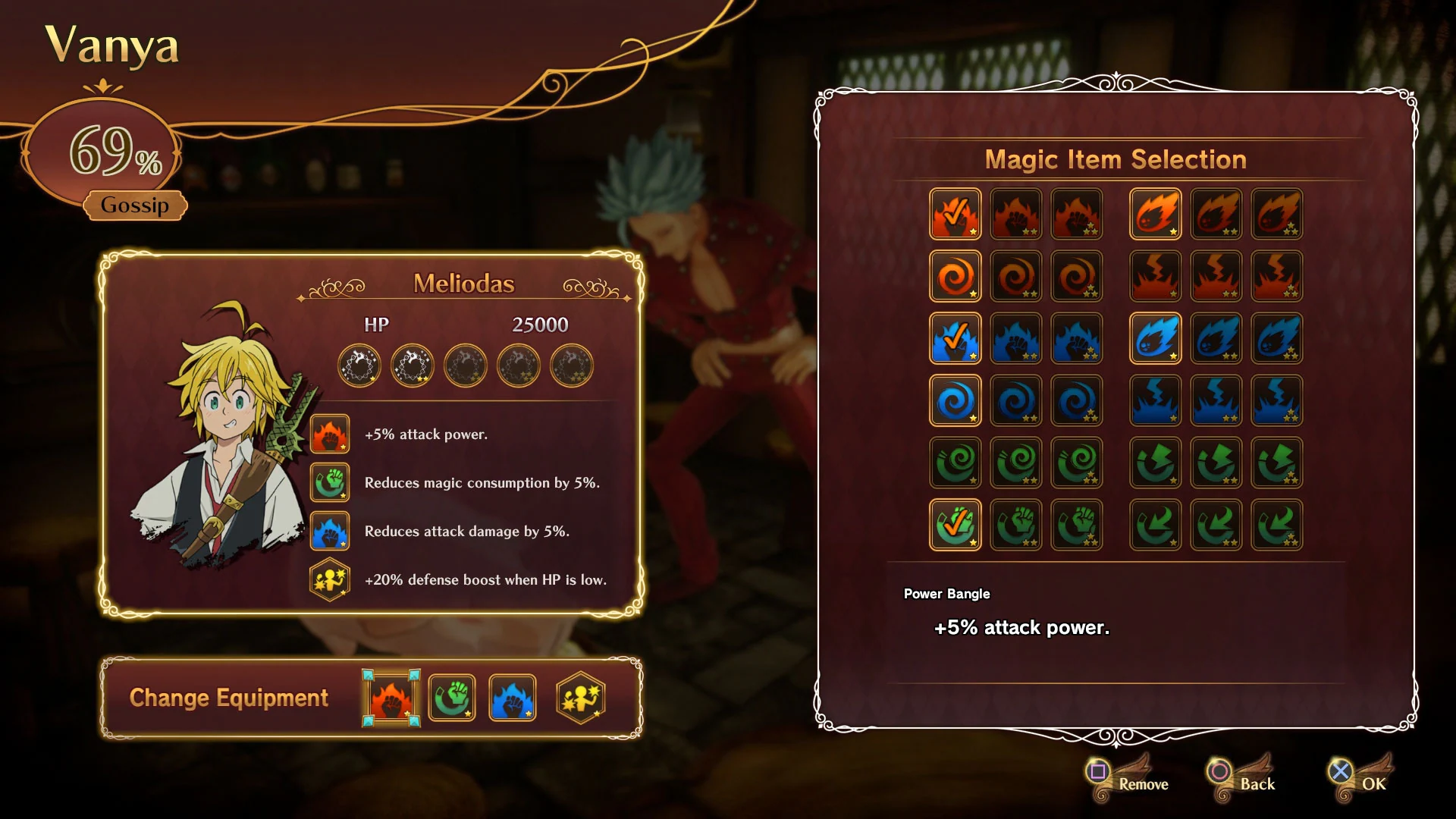1456x819 pixels.
Task: Select a red lightning-claw magic item
Action: [1155, 276]
